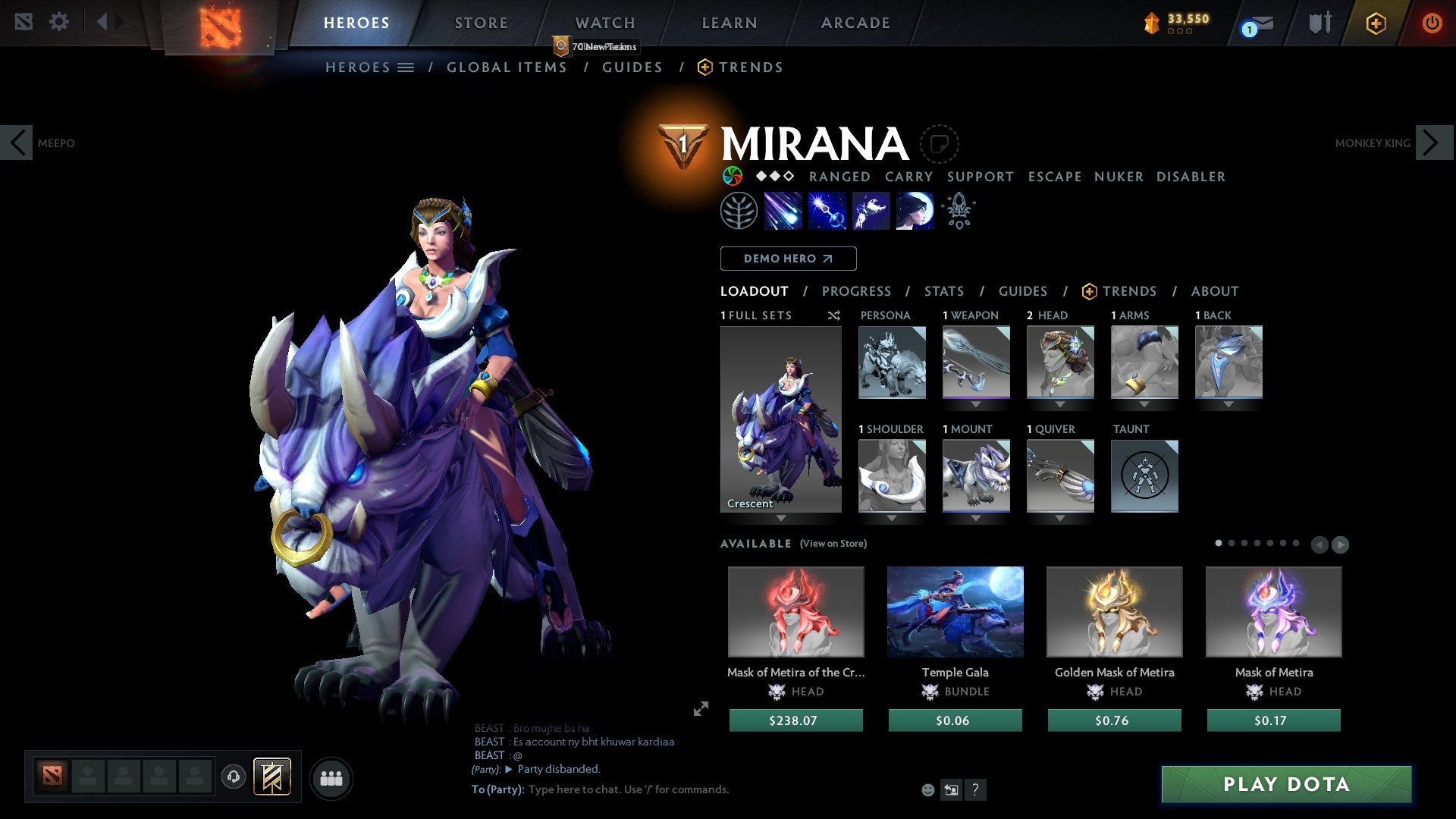1456x819 pixels.
Task: Open the Arcade tab
Action: (x=855, y=23)
